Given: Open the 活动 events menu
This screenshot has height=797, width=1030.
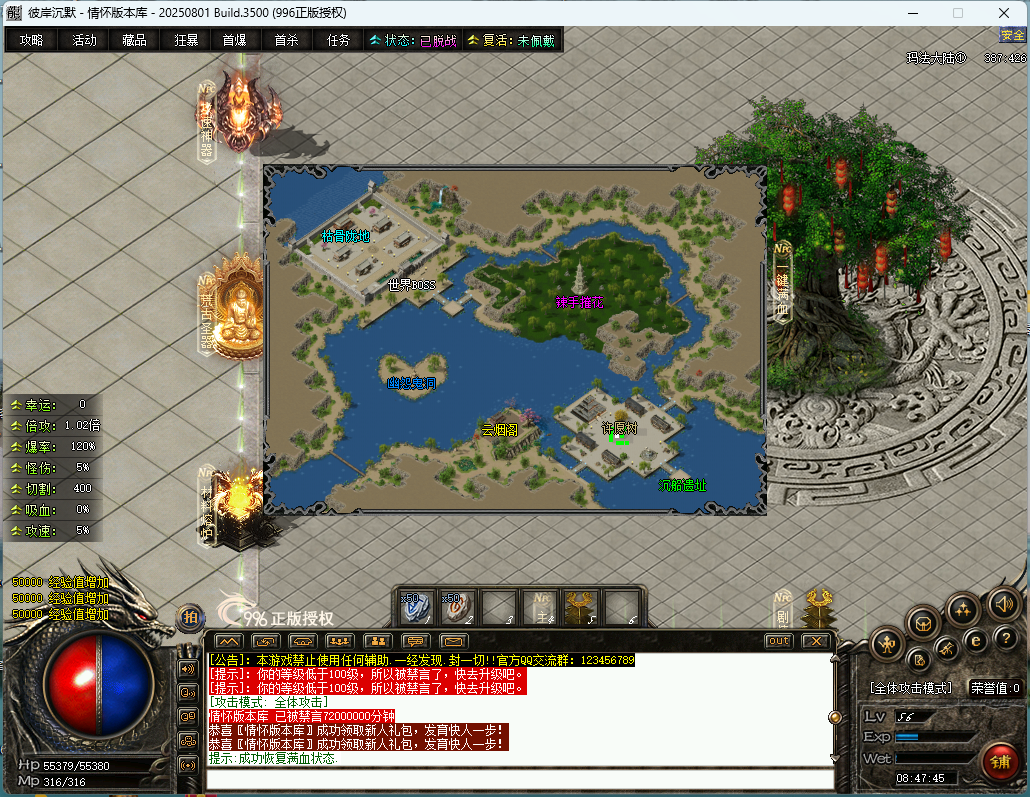Looking at the screenshot, I should 84,40.
